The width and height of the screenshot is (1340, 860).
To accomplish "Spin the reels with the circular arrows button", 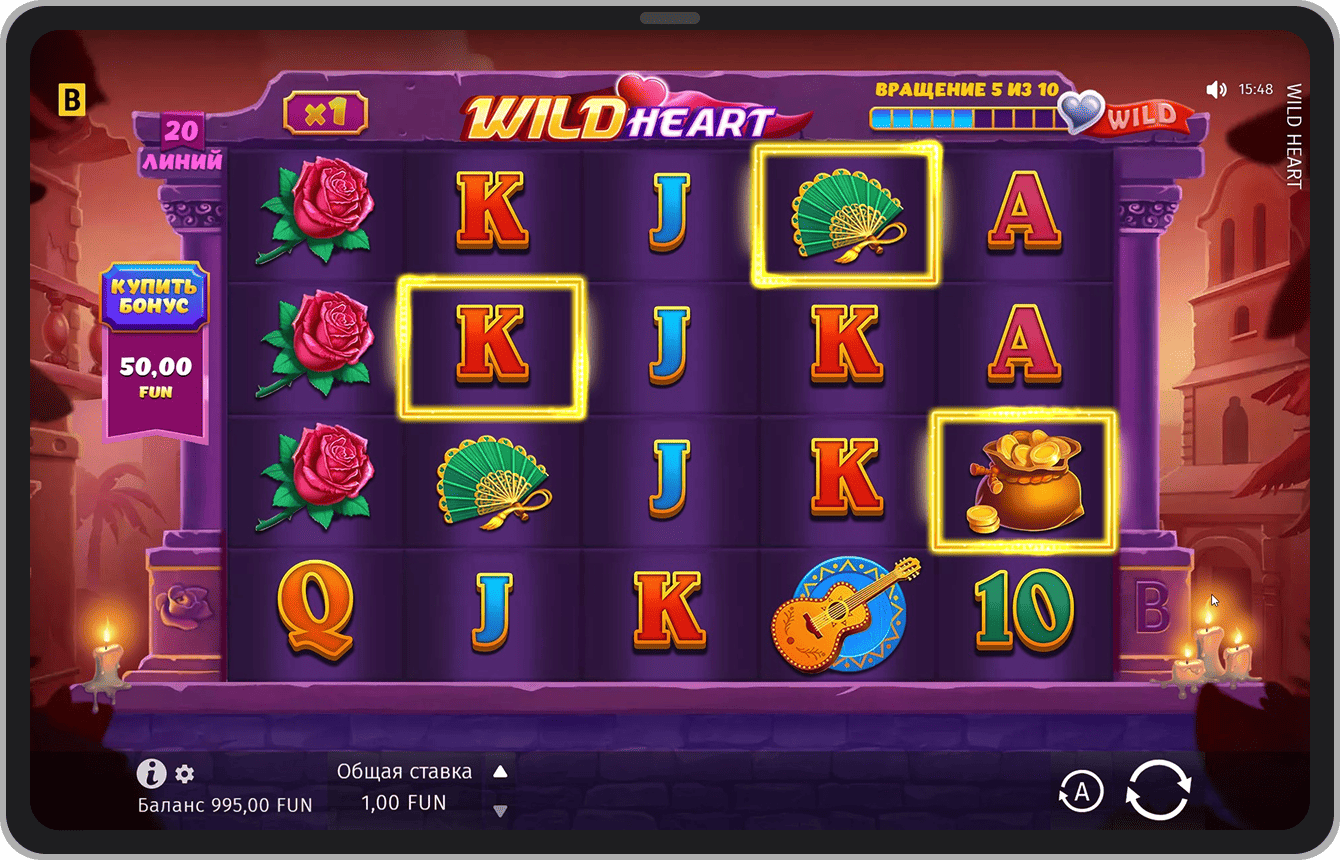I will click(1158, 791).
